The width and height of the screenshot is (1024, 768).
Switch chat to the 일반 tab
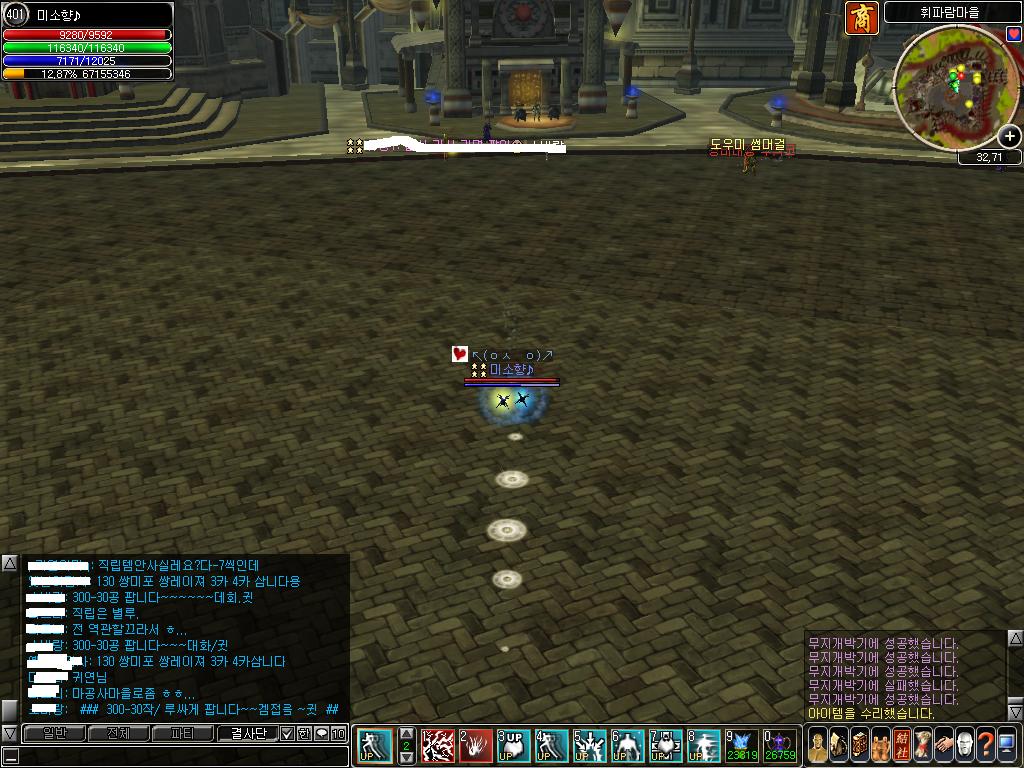(x=54, y=734)
